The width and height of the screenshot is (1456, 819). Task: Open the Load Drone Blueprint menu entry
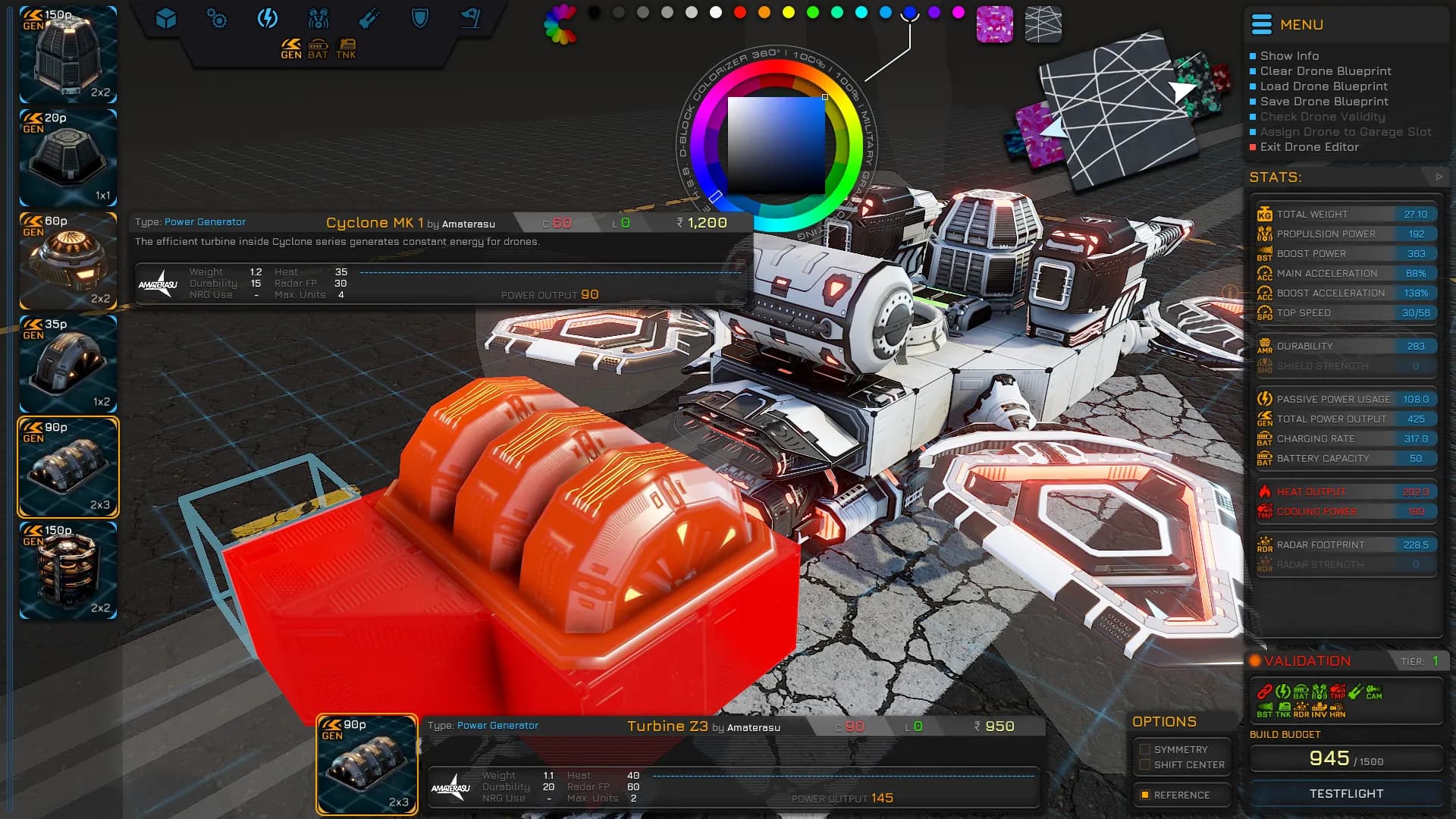[1323, 86]
